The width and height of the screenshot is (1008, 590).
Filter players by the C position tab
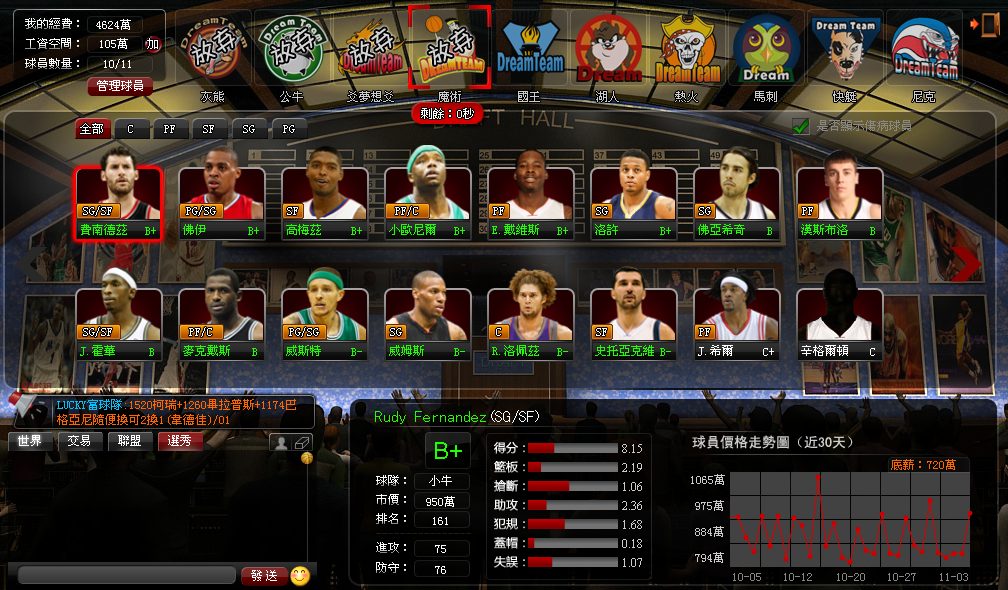(130, 129)
